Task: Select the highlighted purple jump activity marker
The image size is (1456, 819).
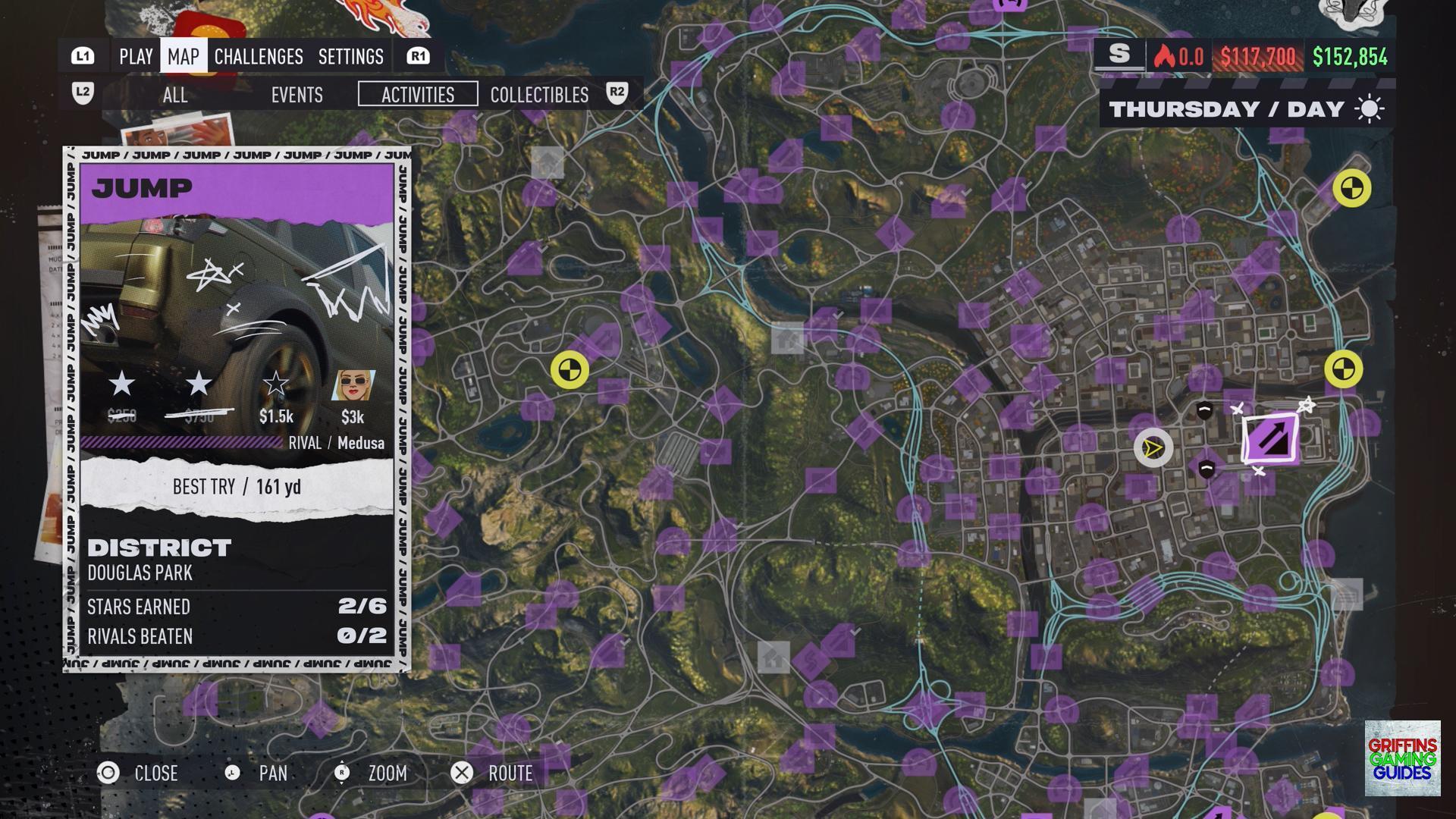Action: coord(1271,438)
